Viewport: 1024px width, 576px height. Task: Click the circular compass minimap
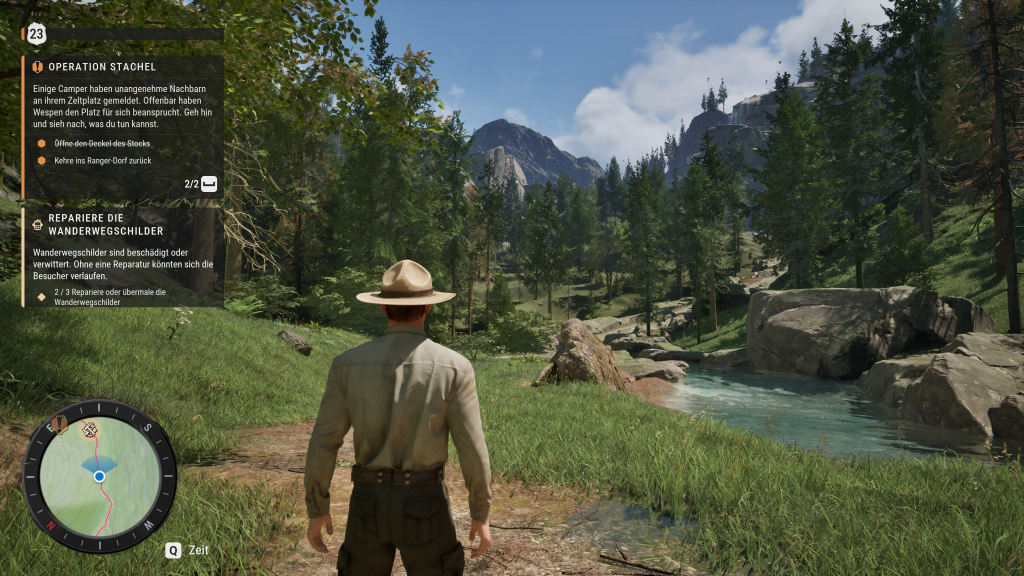pos(99,478)
